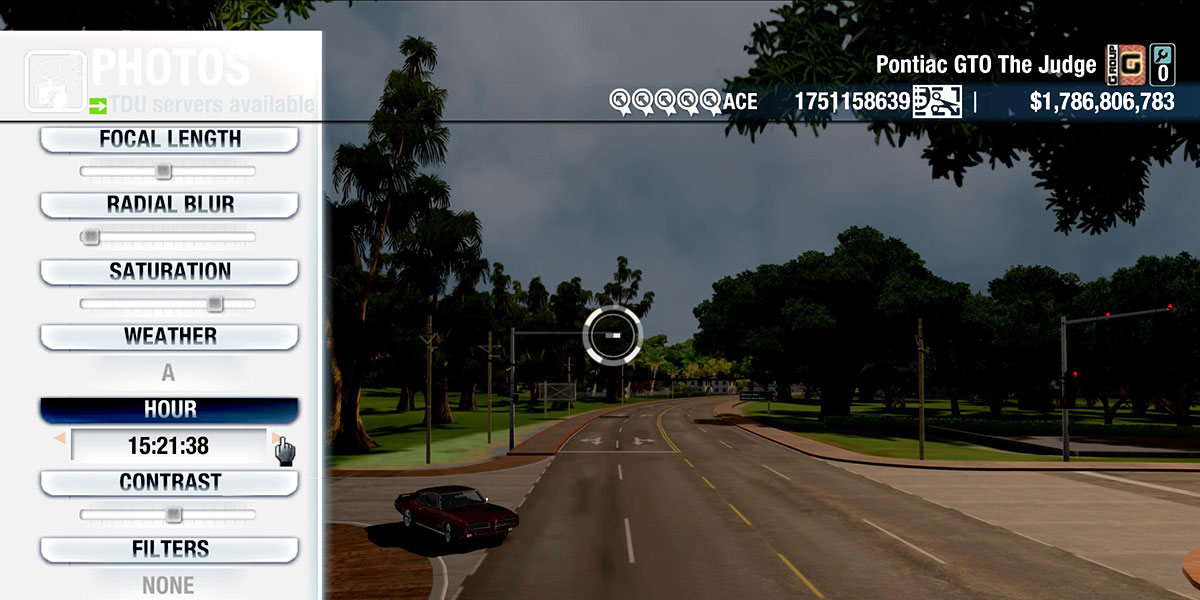Click the Photos camera icon

(x=54, y=80)
